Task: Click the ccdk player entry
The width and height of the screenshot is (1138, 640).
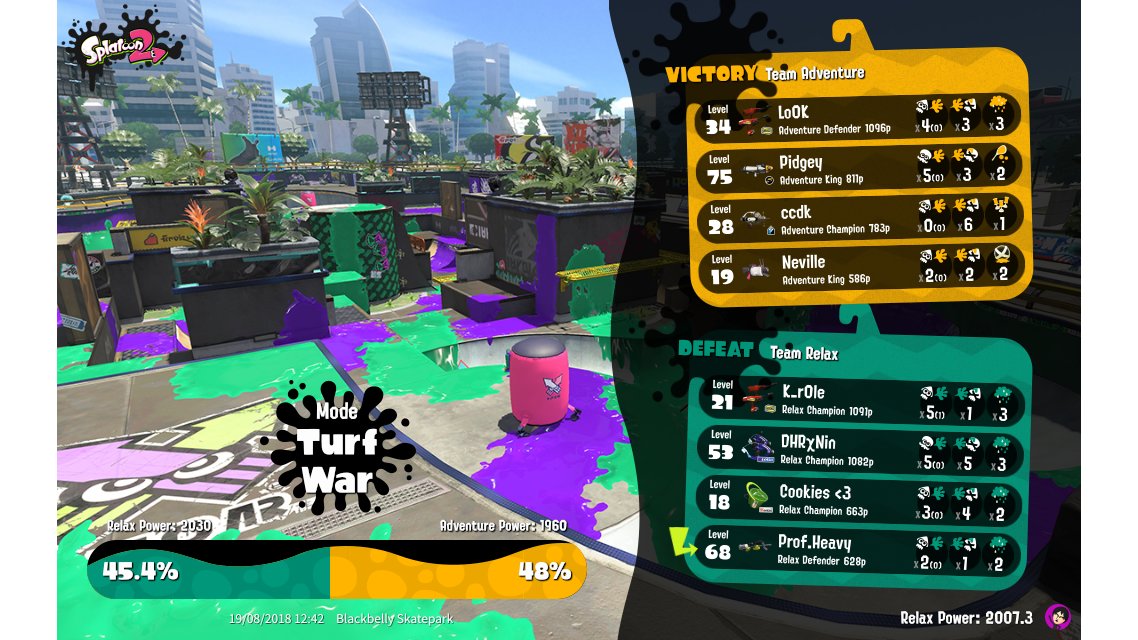Action: click(x=858, y=220)
